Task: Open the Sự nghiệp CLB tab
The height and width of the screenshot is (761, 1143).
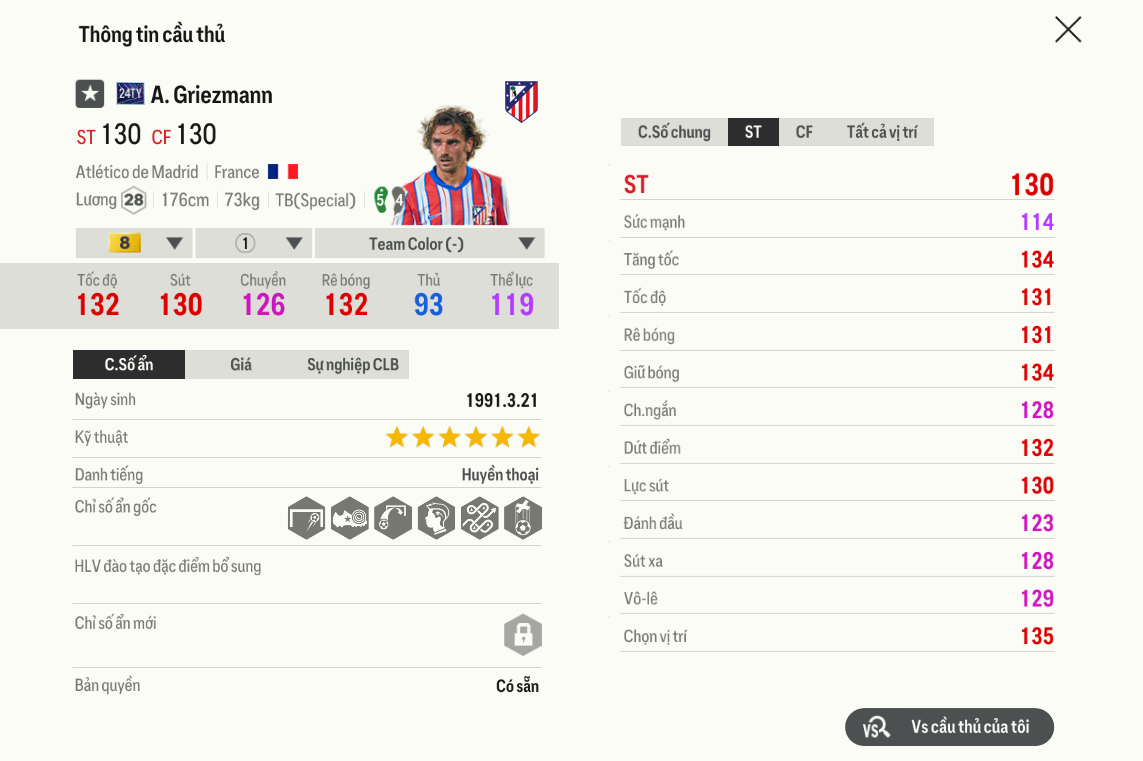Action: pos(352,365)
